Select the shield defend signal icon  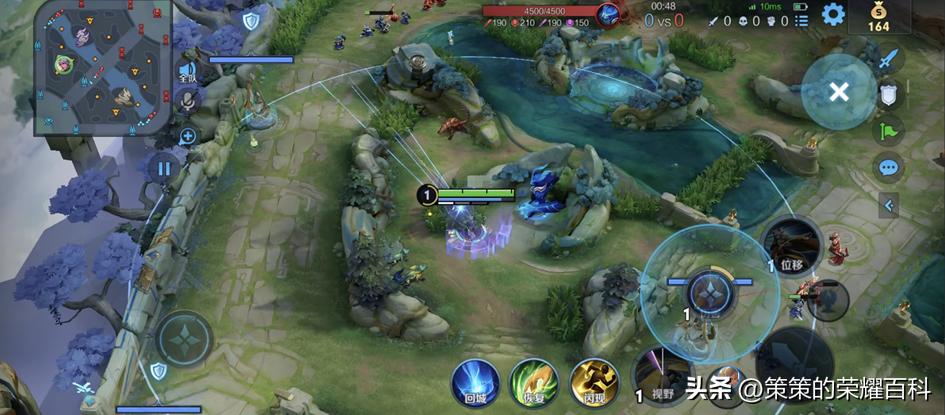point(887,94)
